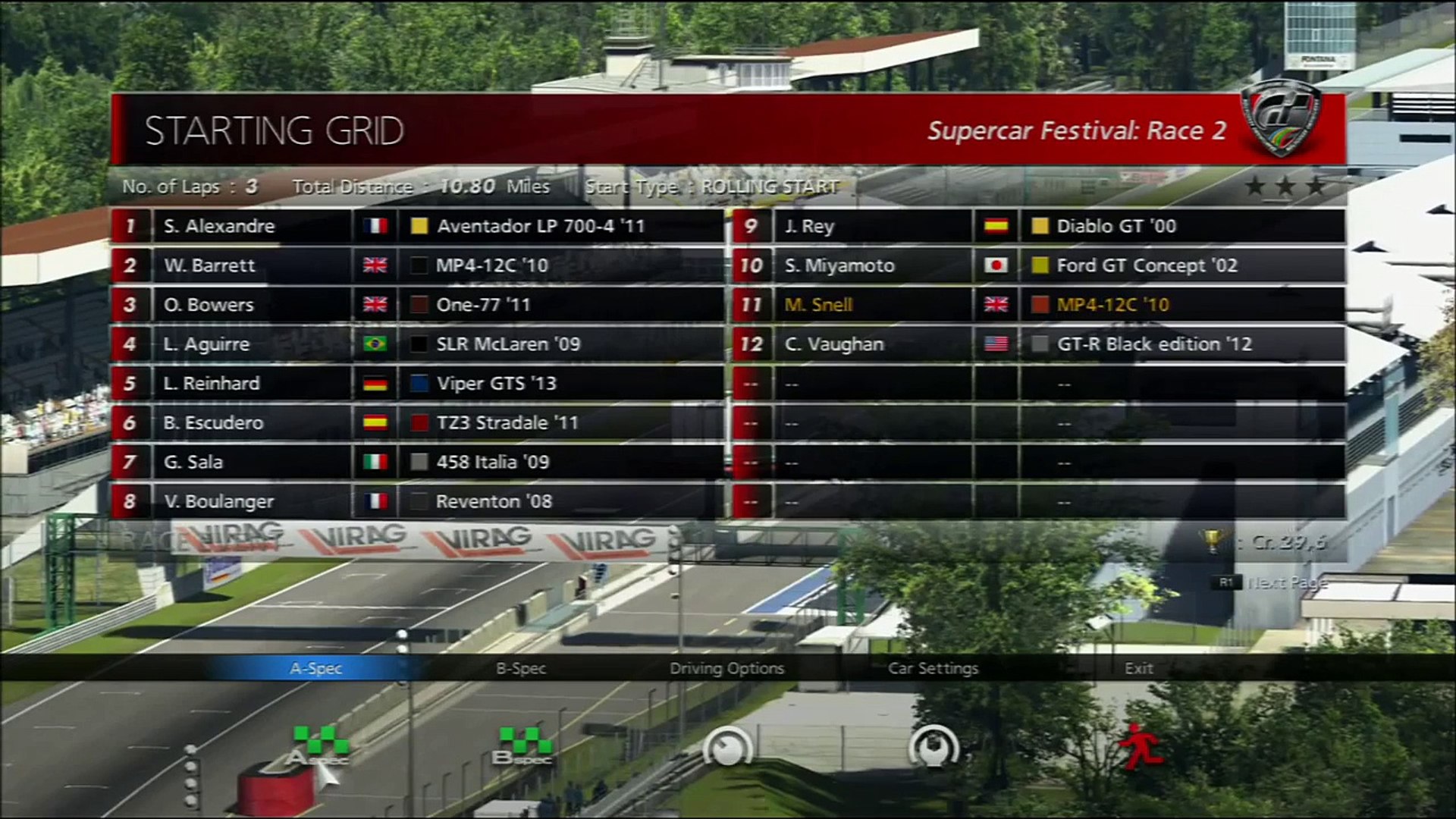Pick O. Bowers One-77 row

[x=417, y=305]
